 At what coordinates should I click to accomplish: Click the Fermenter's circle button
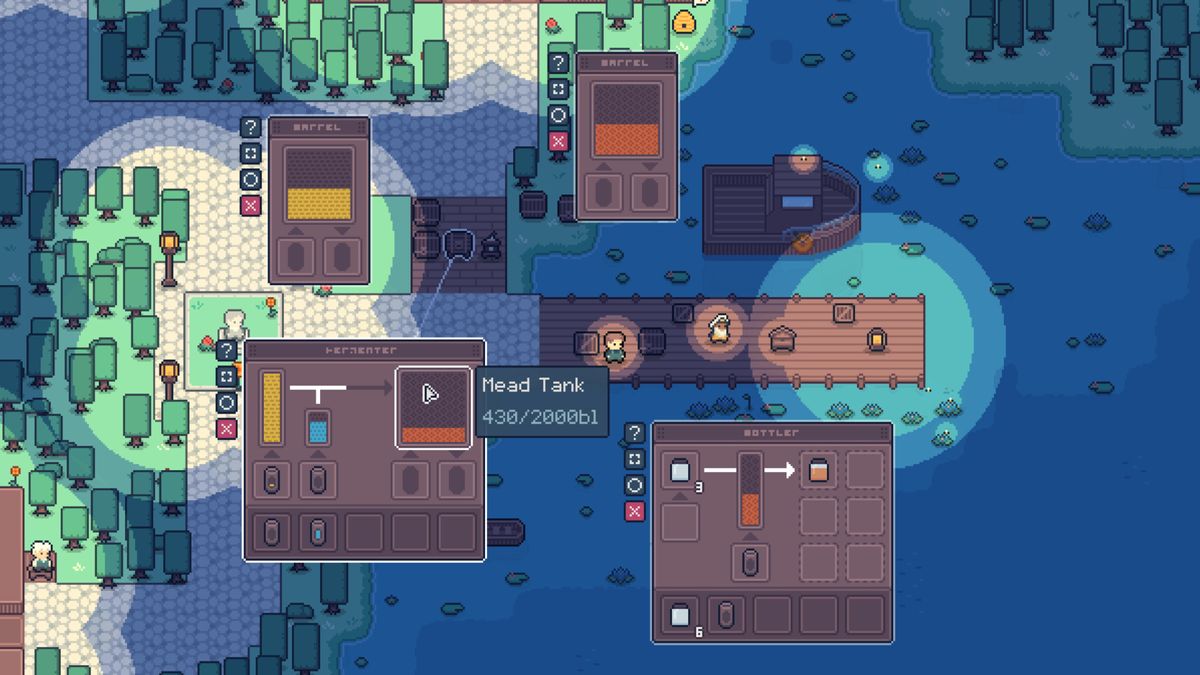(227, 403)
